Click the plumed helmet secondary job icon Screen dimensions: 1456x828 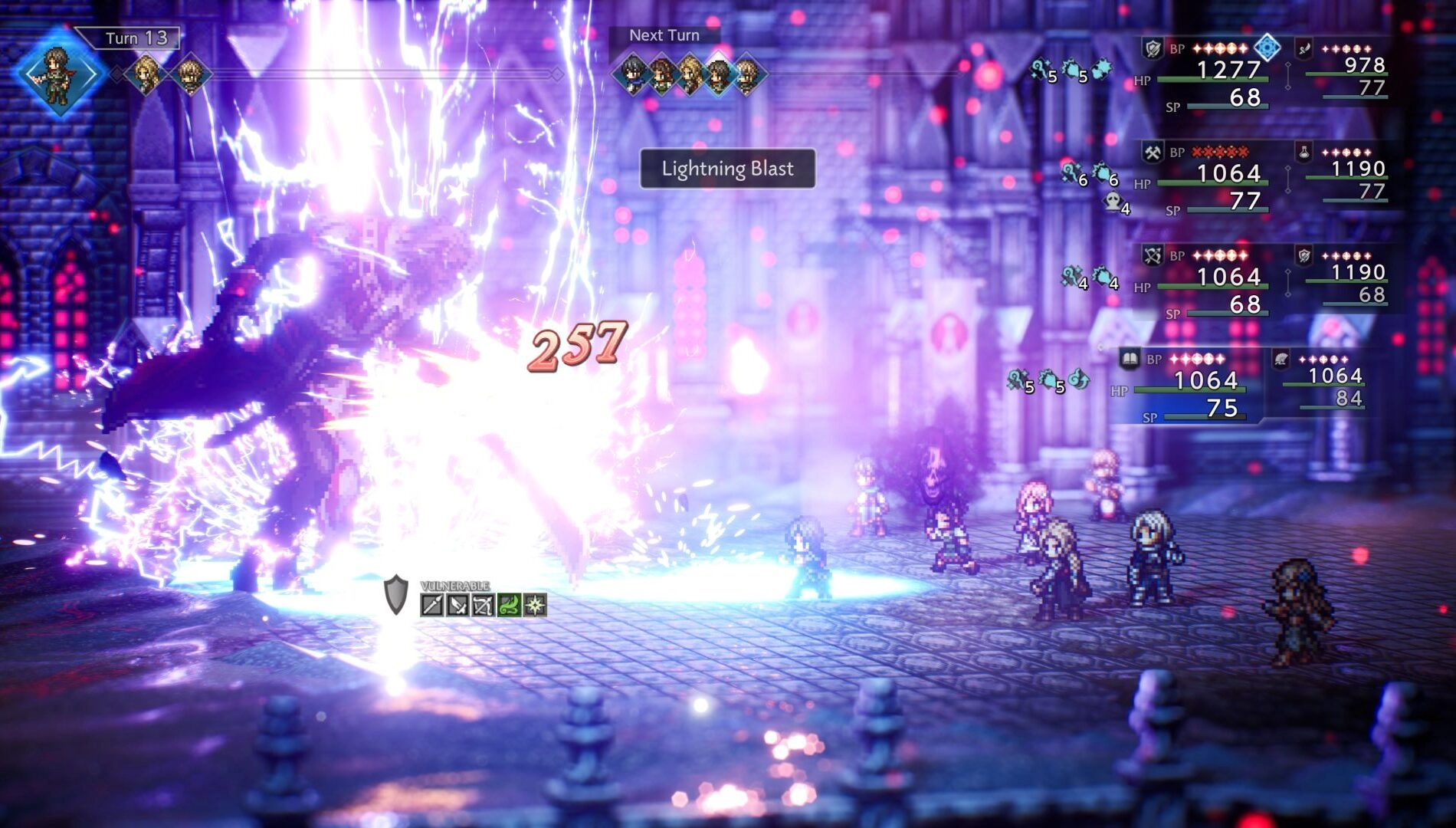[1281, 359]
